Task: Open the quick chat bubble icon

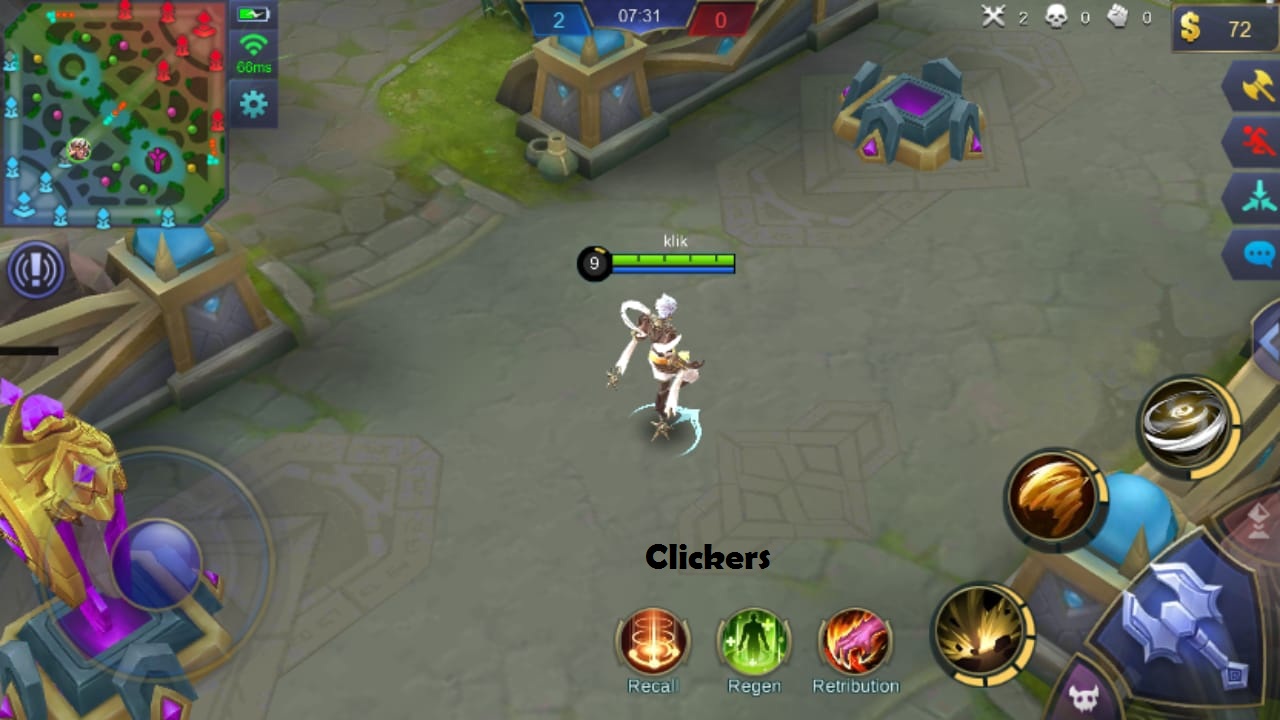Action: point(1256,252)
